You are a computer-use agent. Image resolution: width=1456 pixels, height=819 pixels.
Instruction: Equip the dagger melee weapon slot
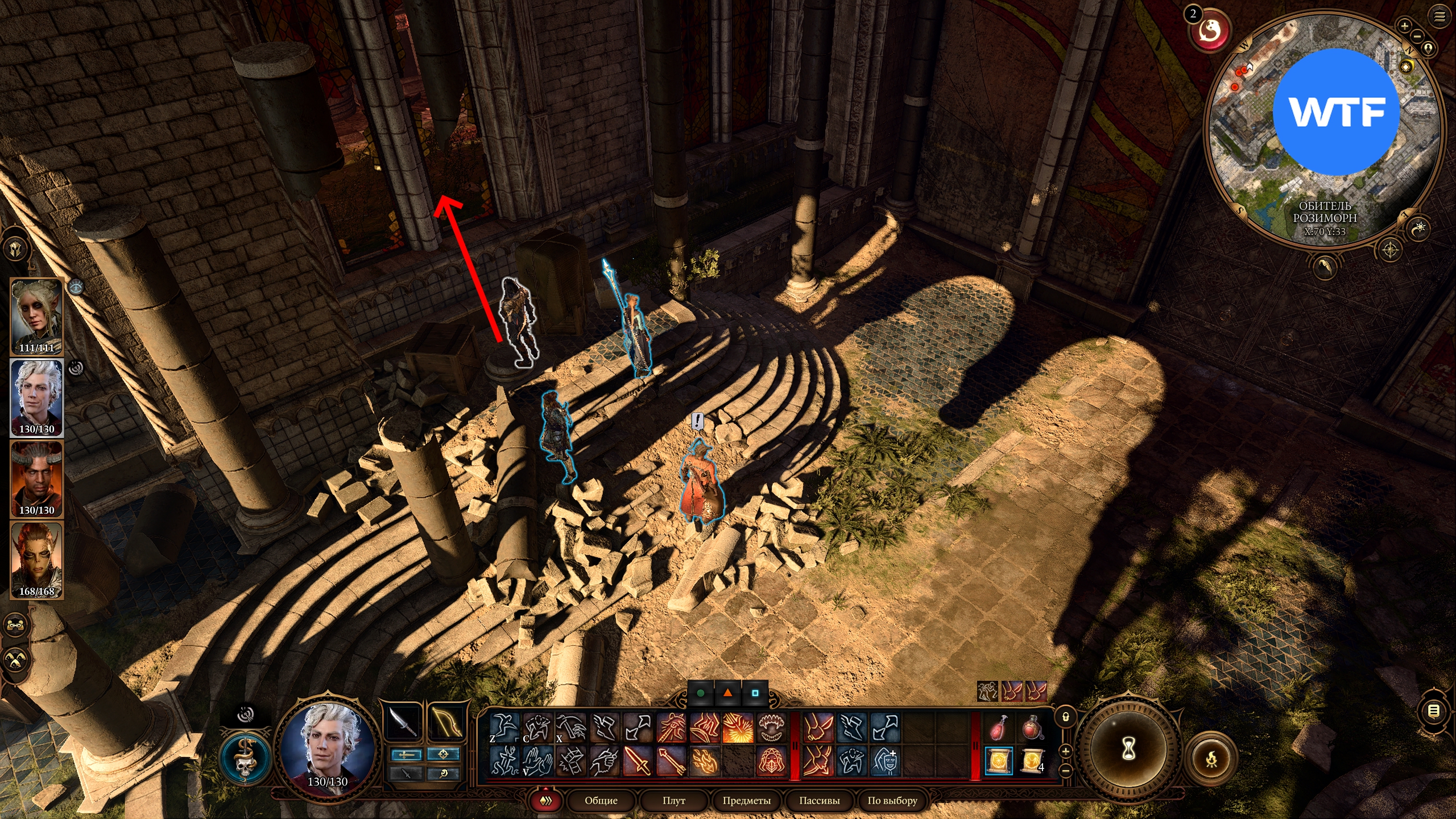coord(403,722)
